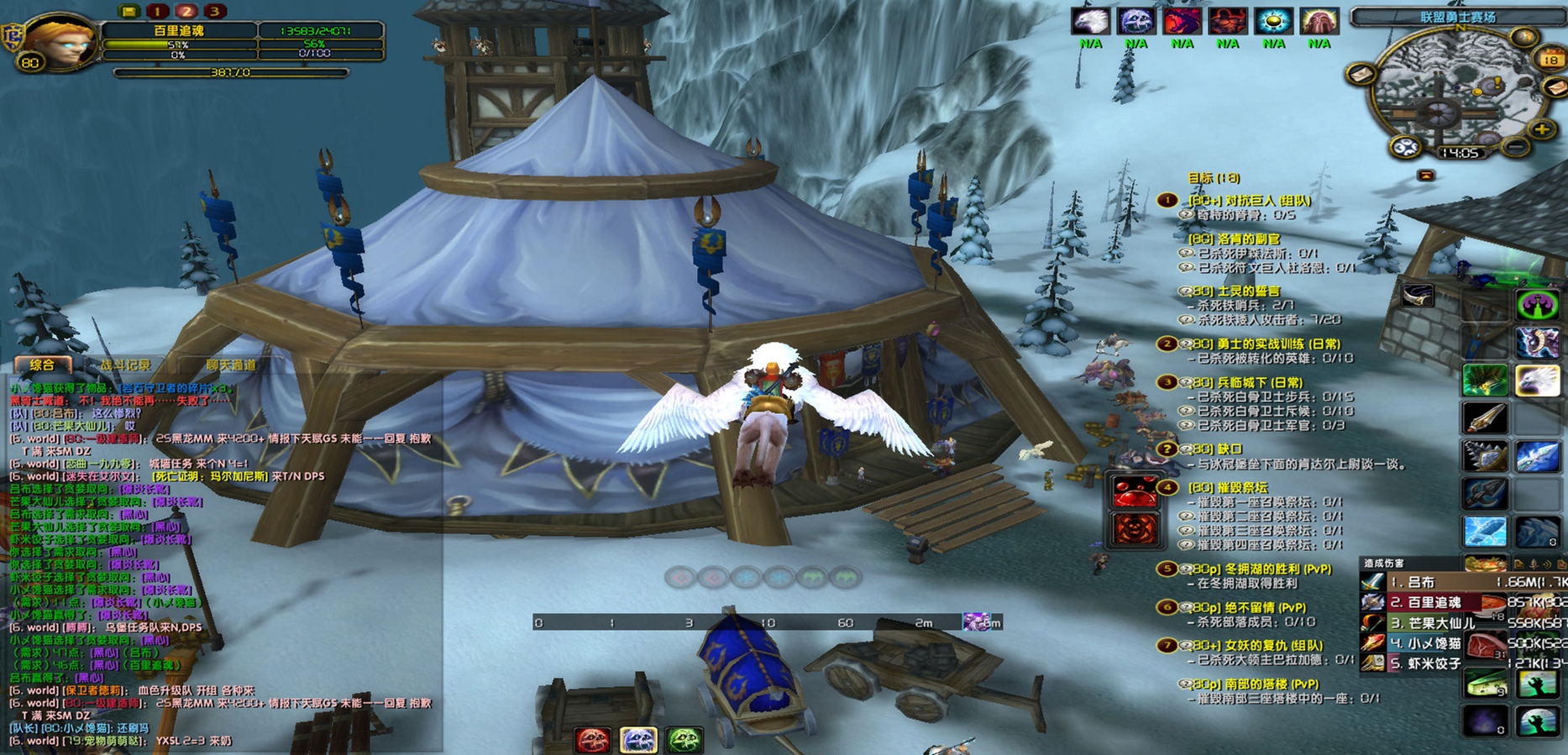The image size is (1568, 755).
Task: Collapse the objectives tracker with the red arrow
Action: click(x=1425, y=176)
